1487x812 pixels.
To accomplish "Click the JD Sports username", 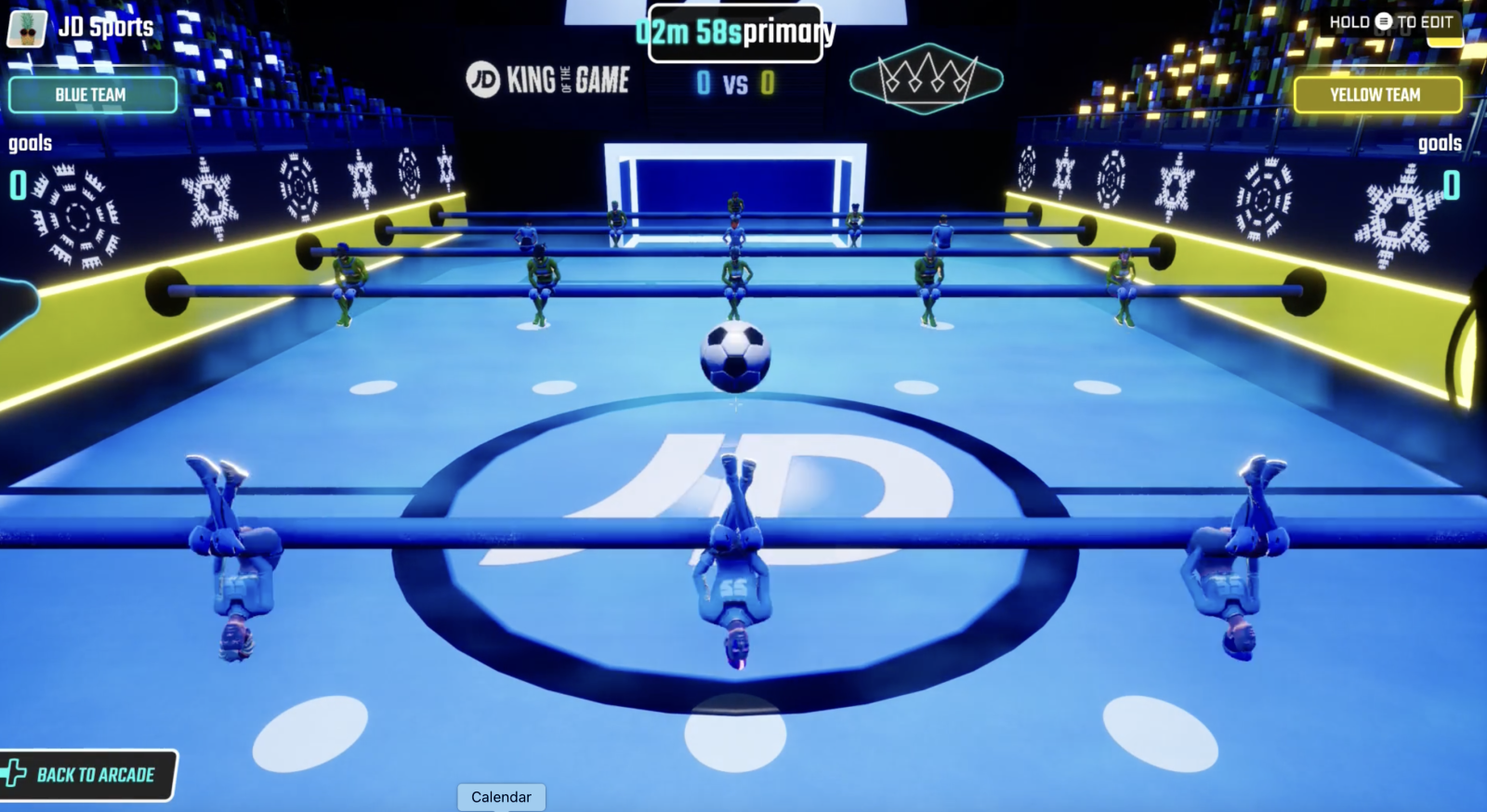I will (x=107, y=27).
